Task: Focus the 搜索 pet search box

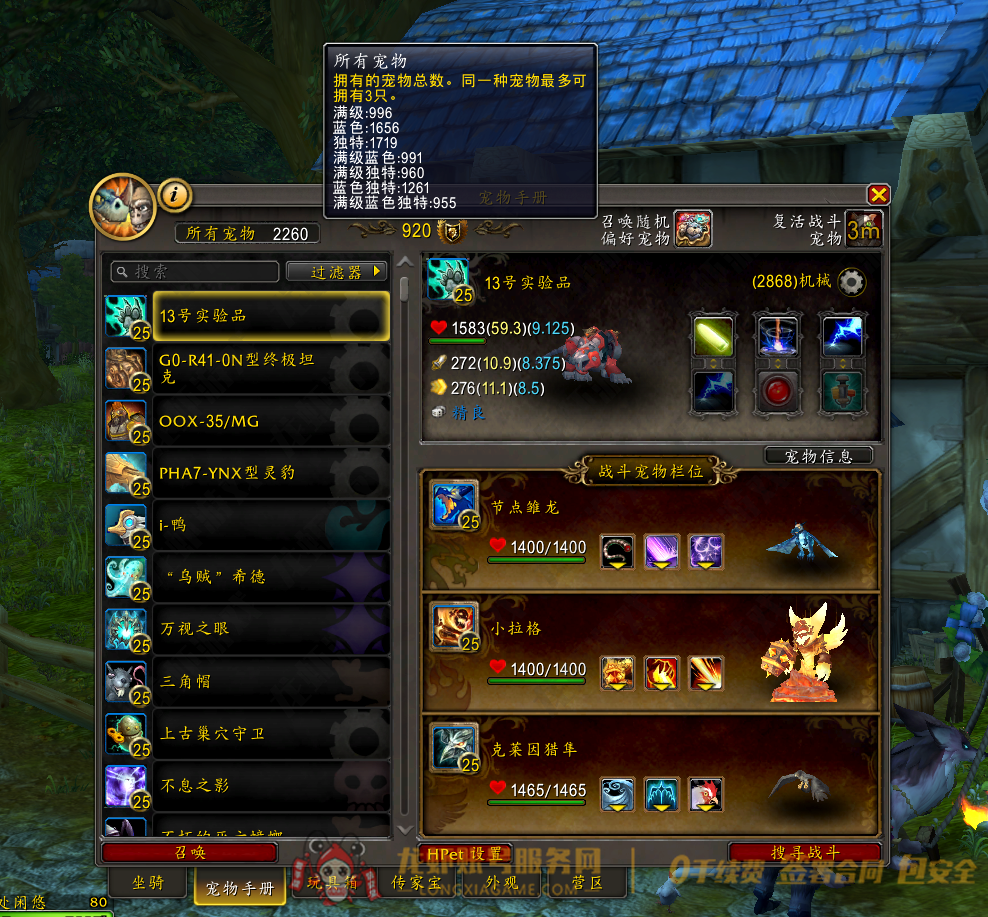Action: click(195, 272)
